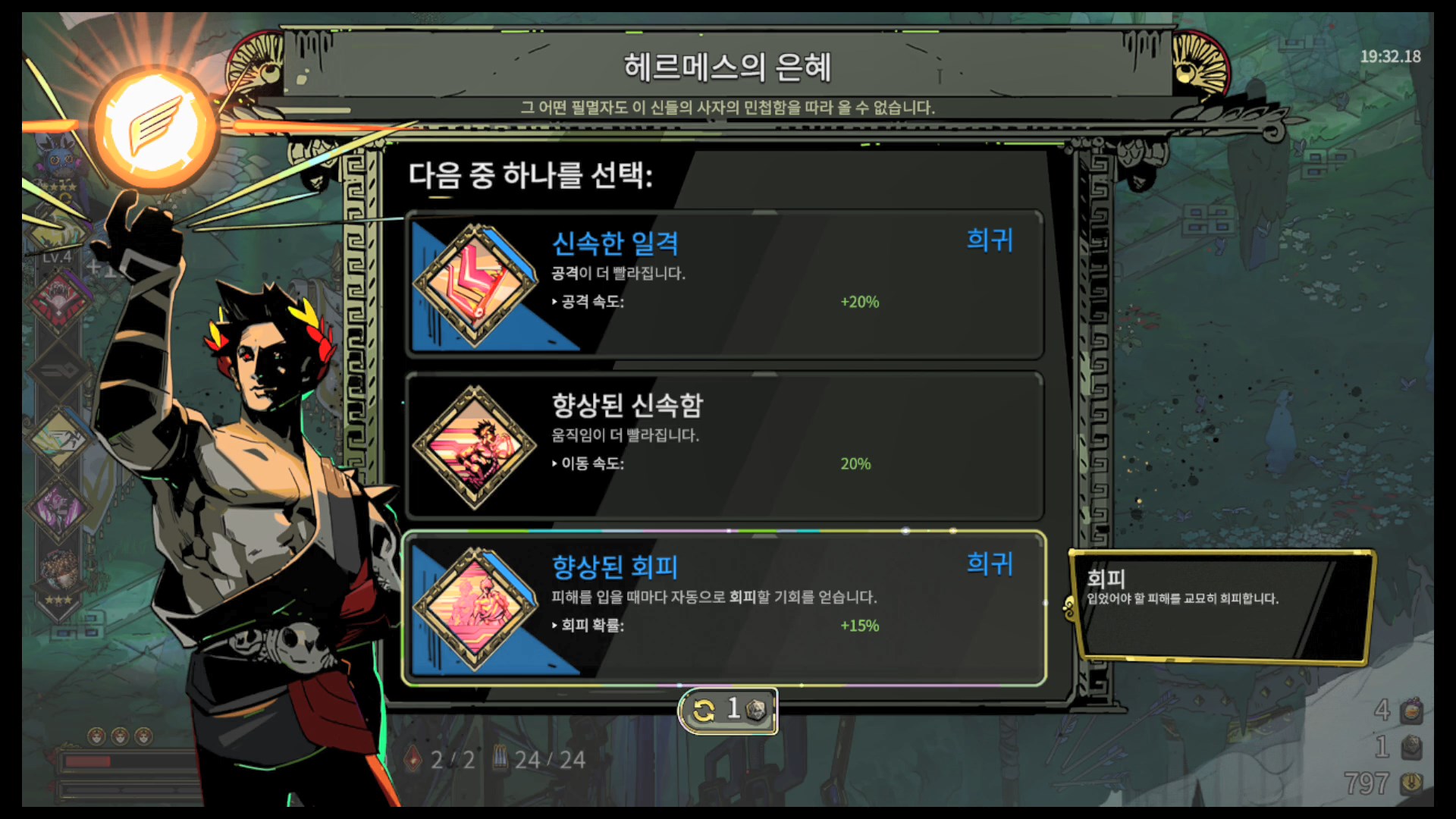Open the 회피 확률 +15% detail row
1456x819 pixels.
(713, 626)
